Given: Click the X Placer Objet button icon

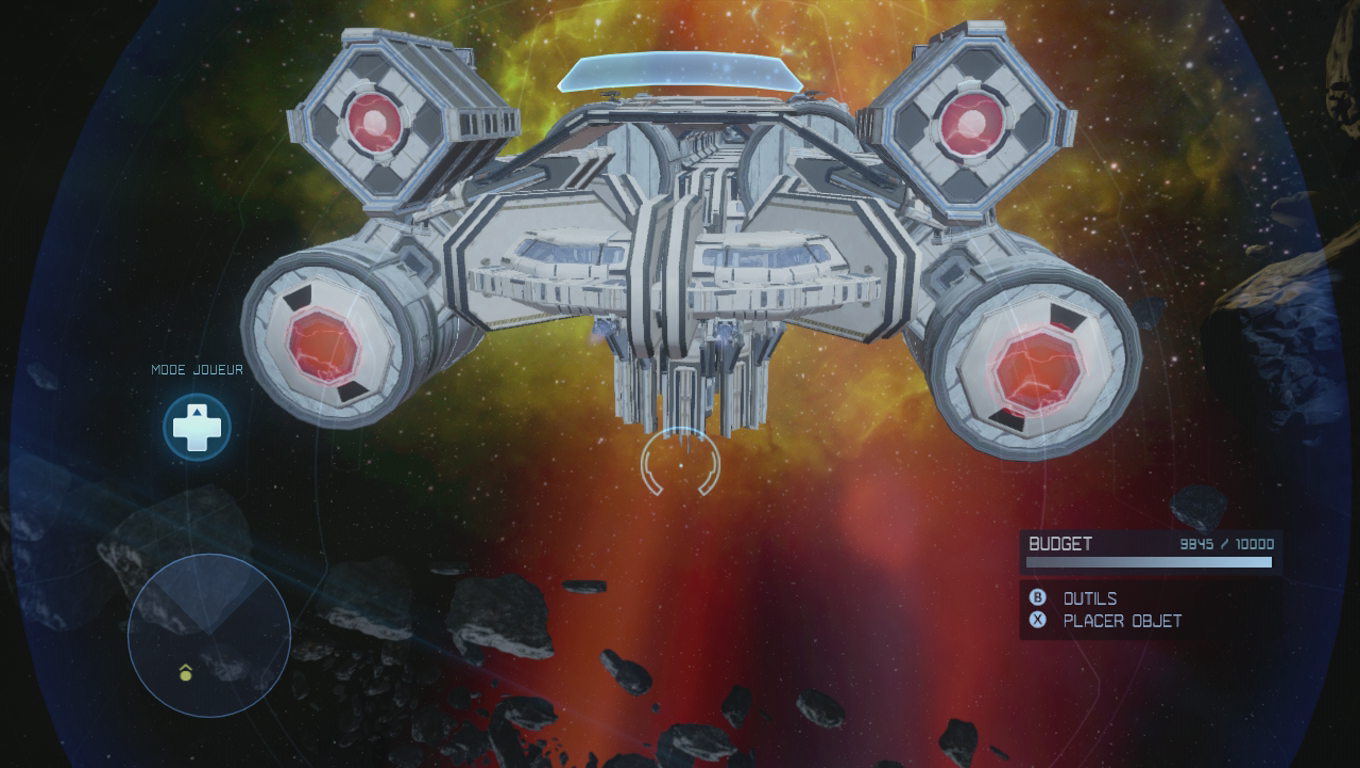Looking at the screenshot, I should 1037,620.
